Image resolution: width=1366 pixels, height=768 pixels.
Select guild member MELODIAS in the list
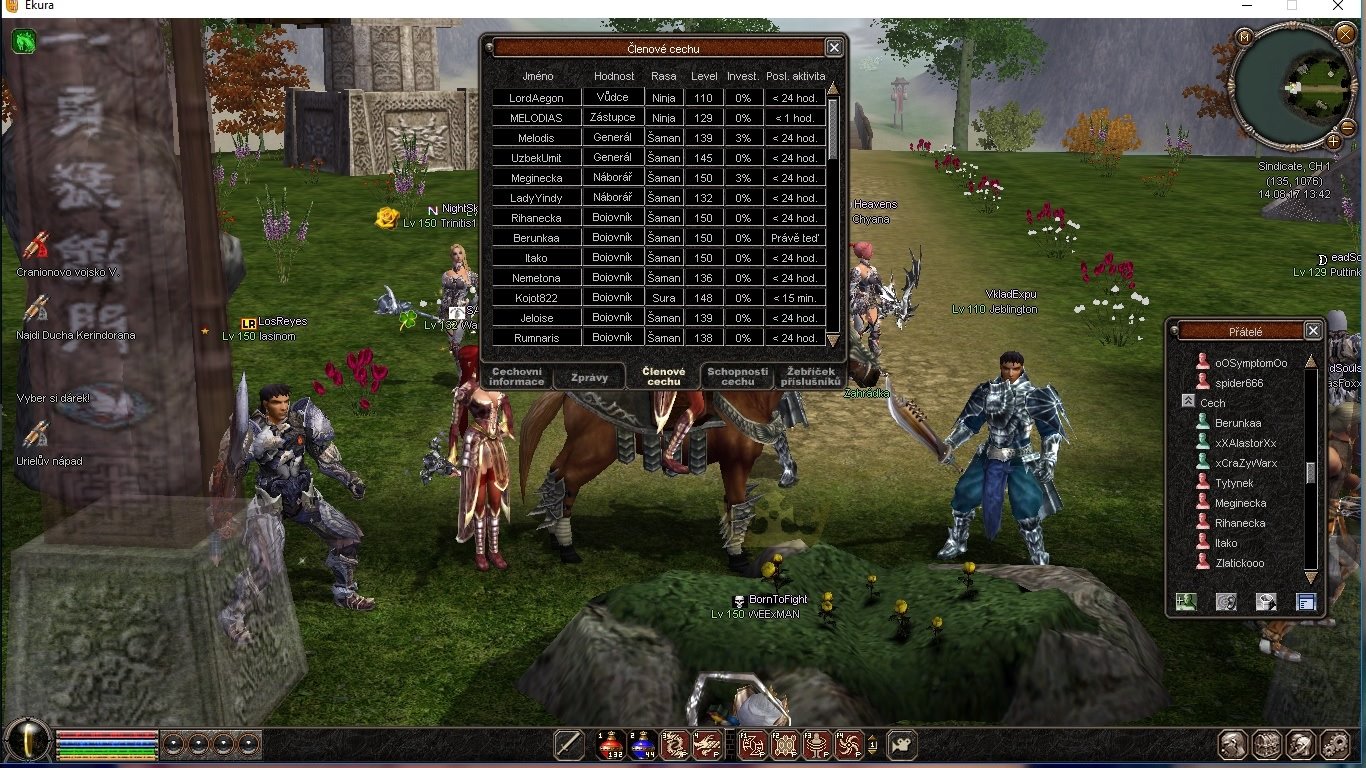click(536, 118)
